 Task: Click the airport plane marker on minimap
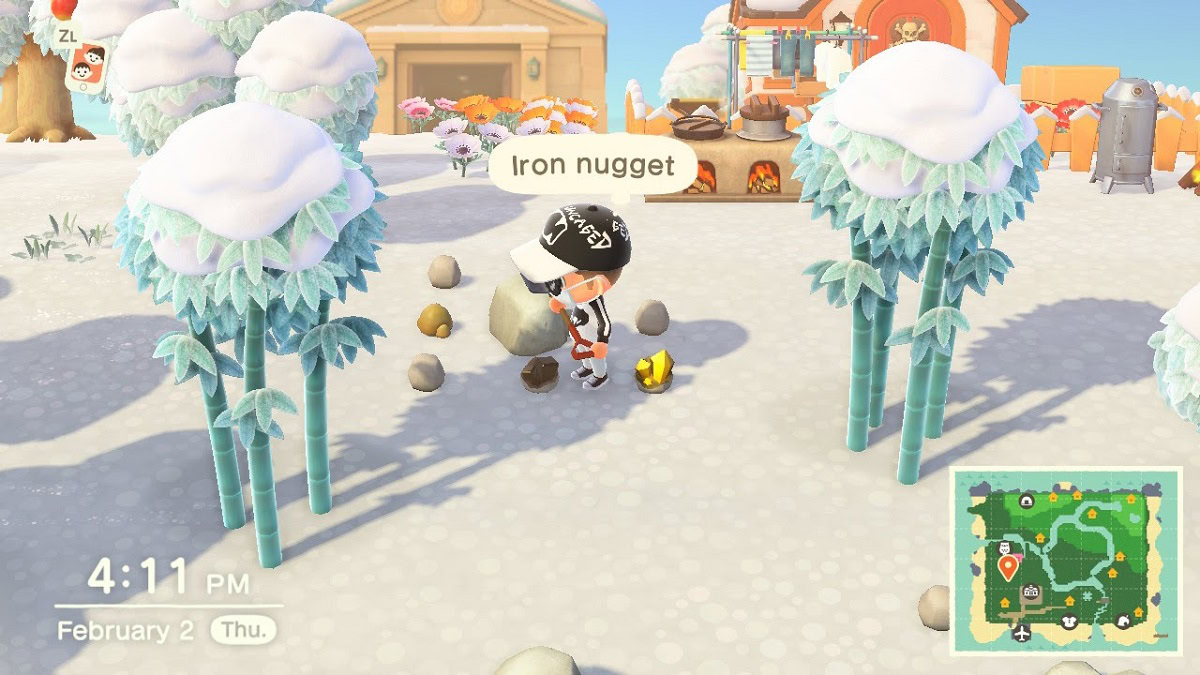(x=1021, y=633)
